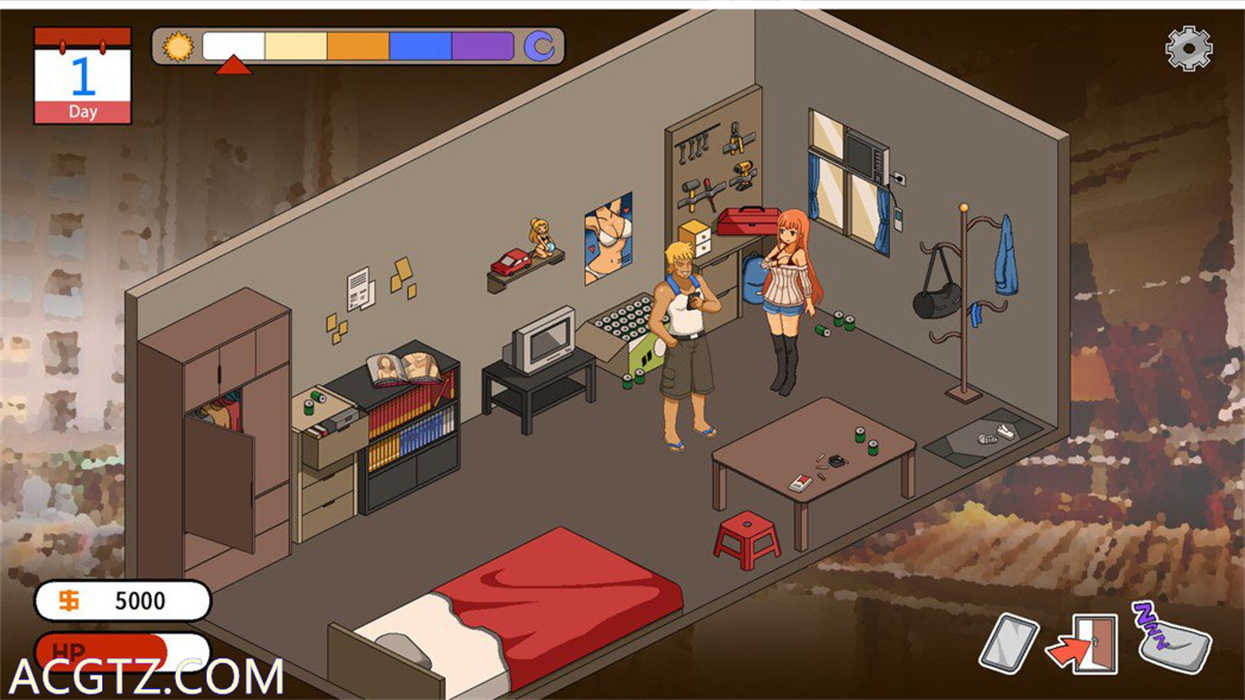Open the settings gear menu
The height and width of the screenshot is (700, 1245).
click(x=1189, y=48)
